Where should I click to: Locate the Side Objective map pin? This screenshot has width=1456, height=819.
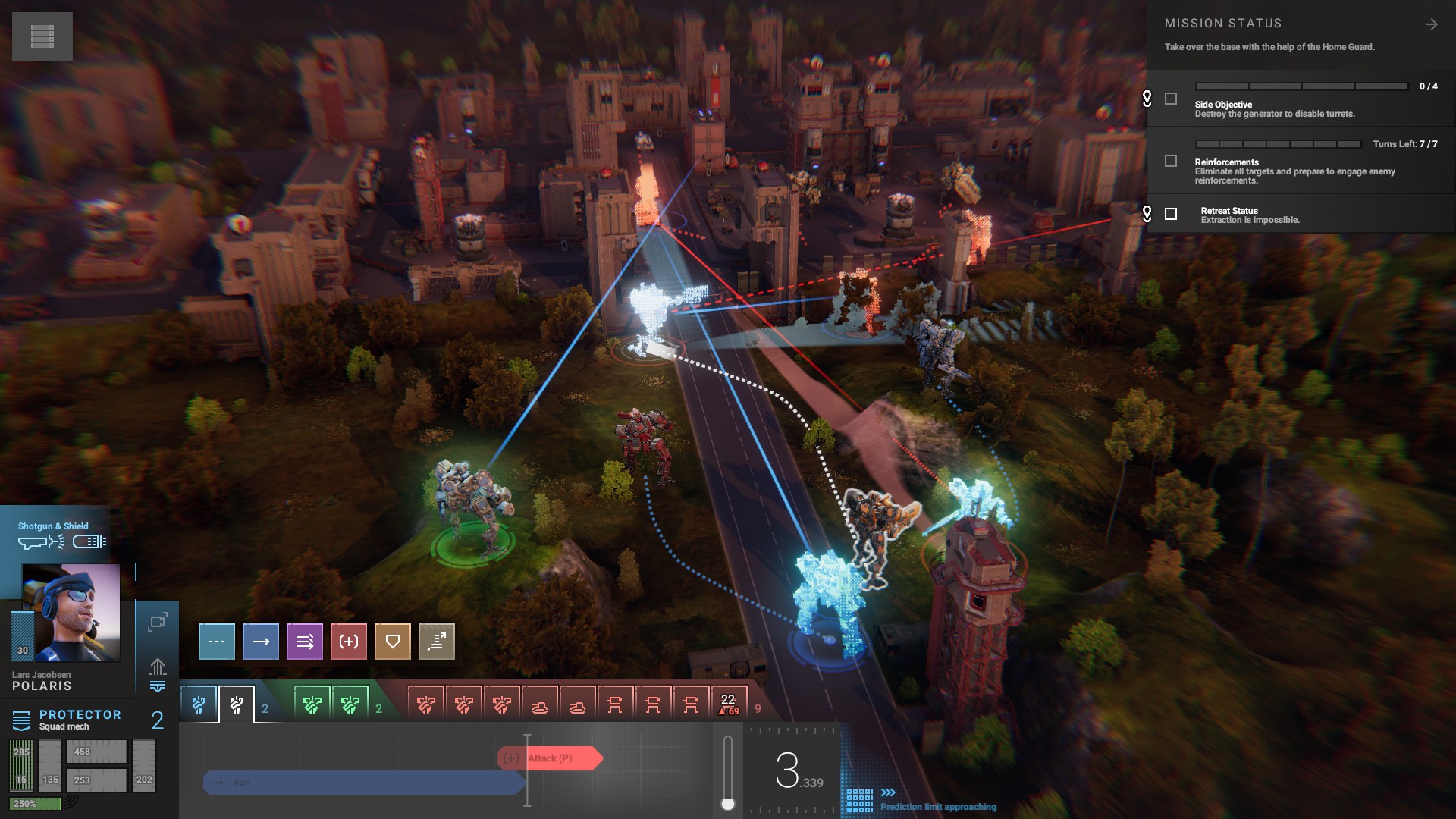(1147, 99)
